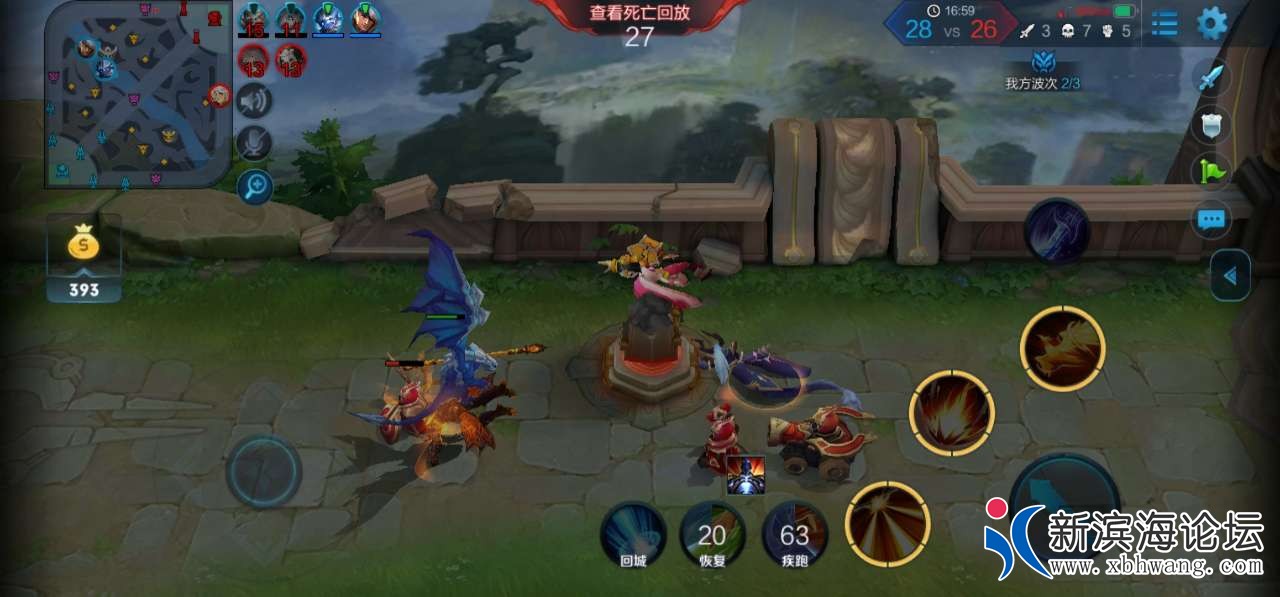
Task: Cast the fiery explosion burst skill
Action: (952, 413)
